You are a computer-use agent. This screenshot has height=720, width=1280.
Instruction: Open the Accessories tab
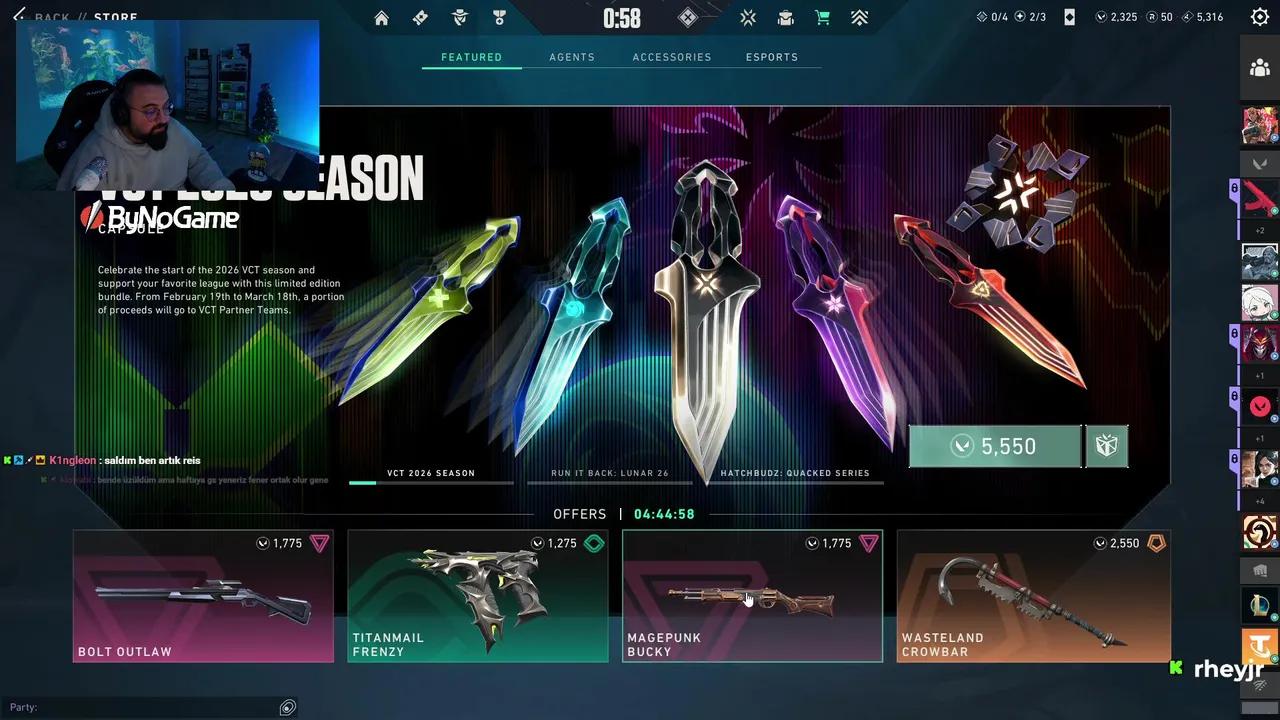pos(672,57)
